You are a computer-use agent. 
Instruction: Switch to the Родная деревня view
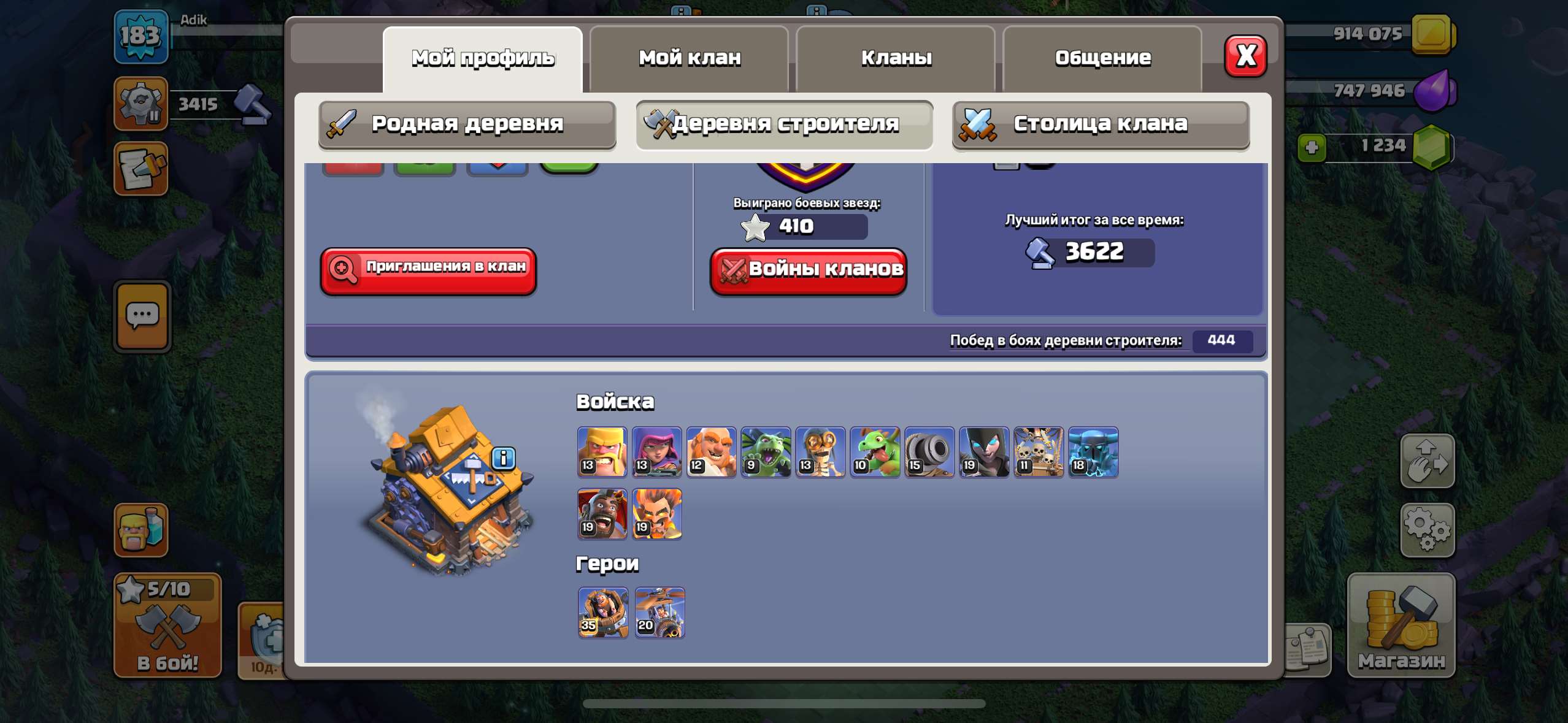pyautogui.click(x=467, y=124)
